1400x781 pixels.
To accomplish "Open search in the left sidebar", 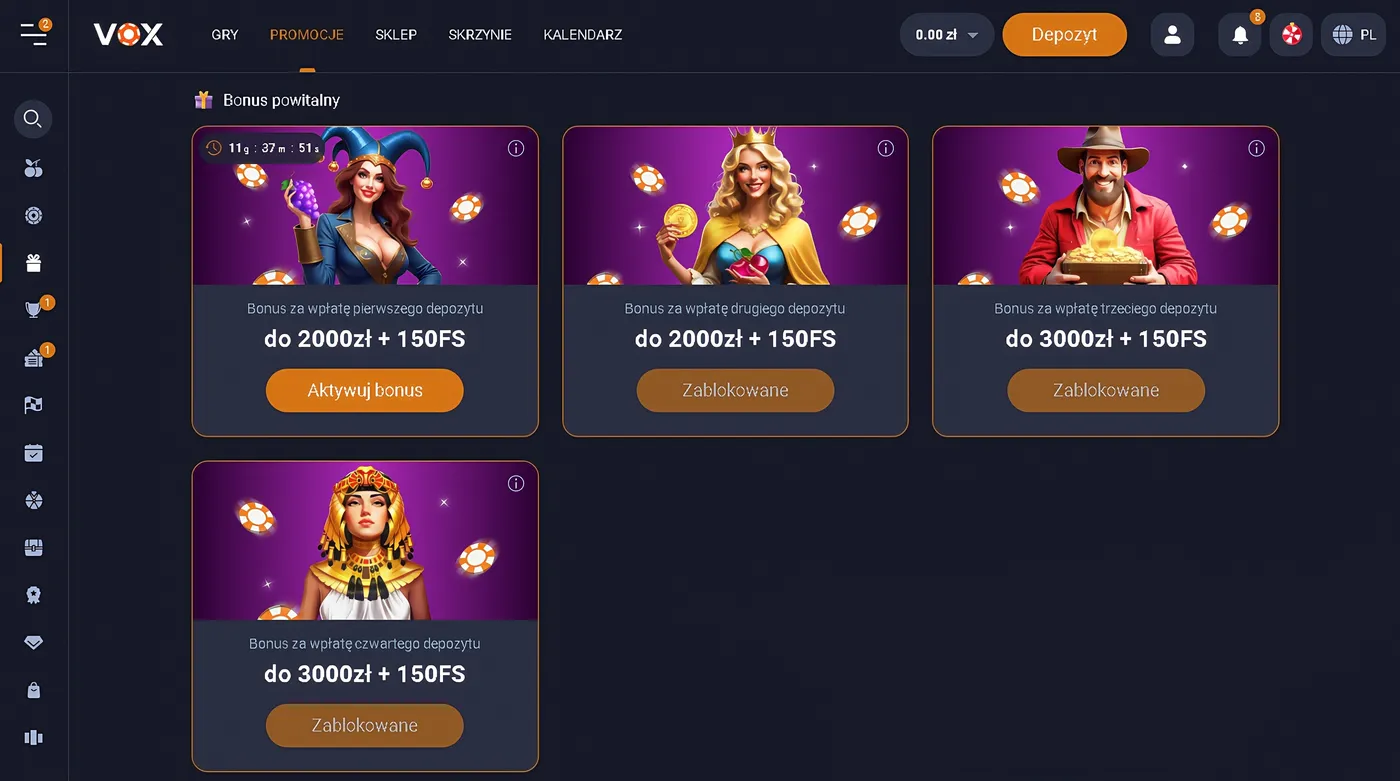I will click(33, 119).
